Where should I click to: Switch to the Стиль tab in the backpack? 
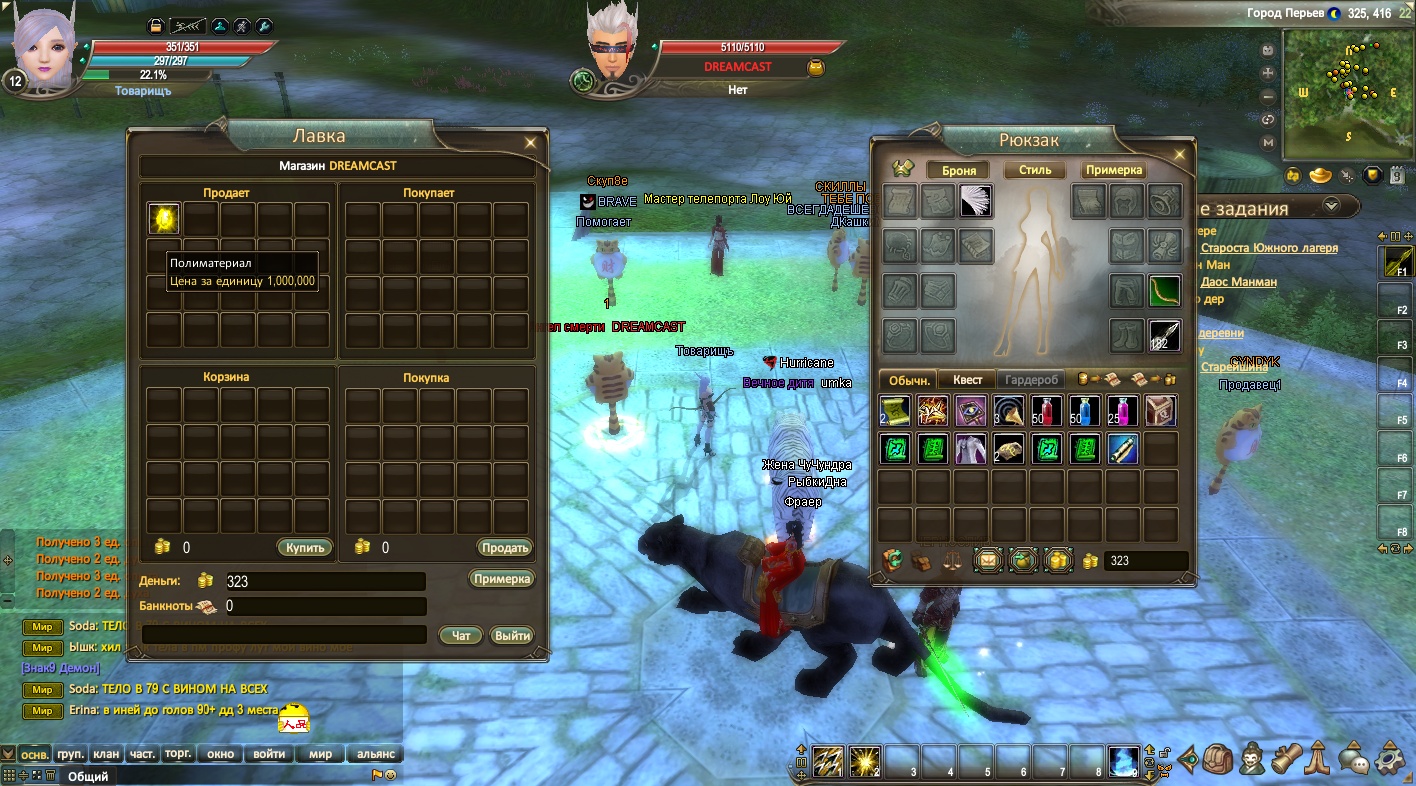pos(1035,170)
